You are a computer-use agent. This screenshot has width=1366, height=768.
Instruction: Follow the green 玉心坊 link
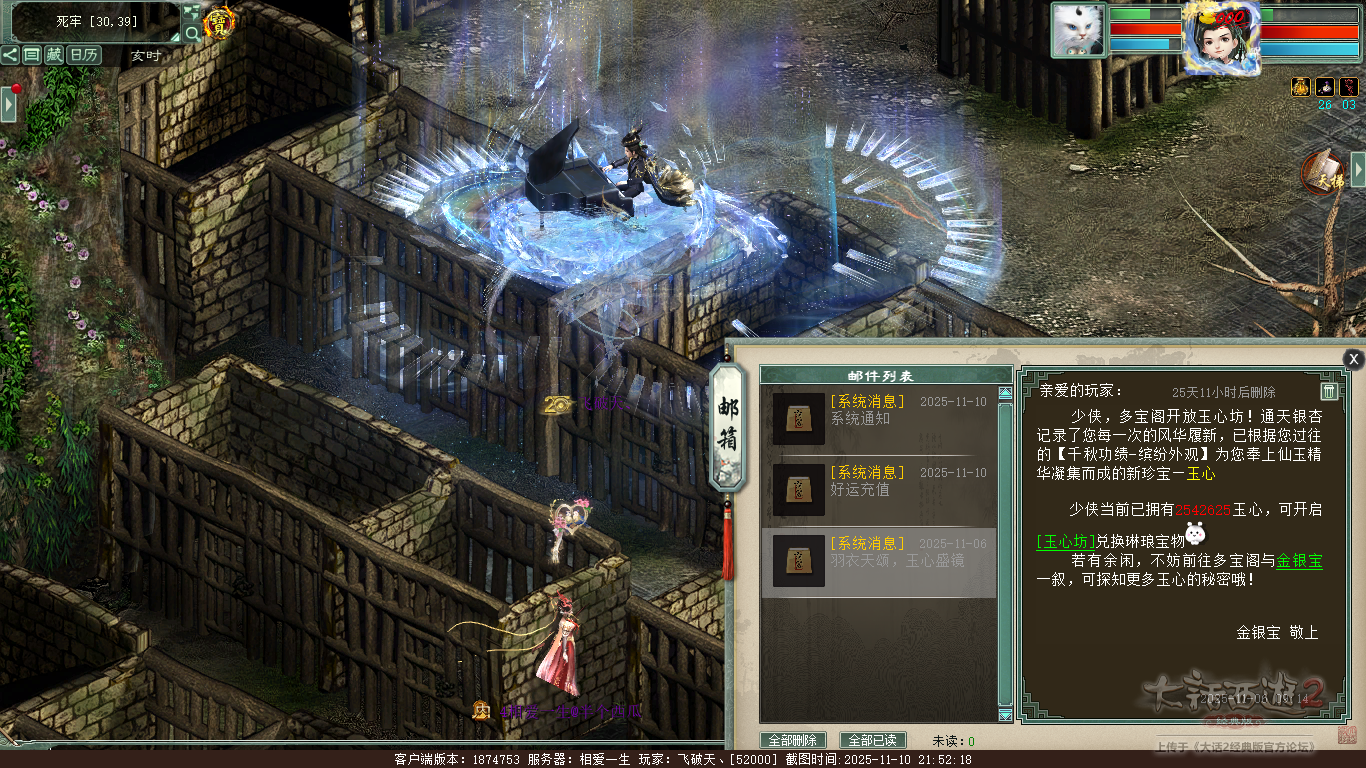1066,542
